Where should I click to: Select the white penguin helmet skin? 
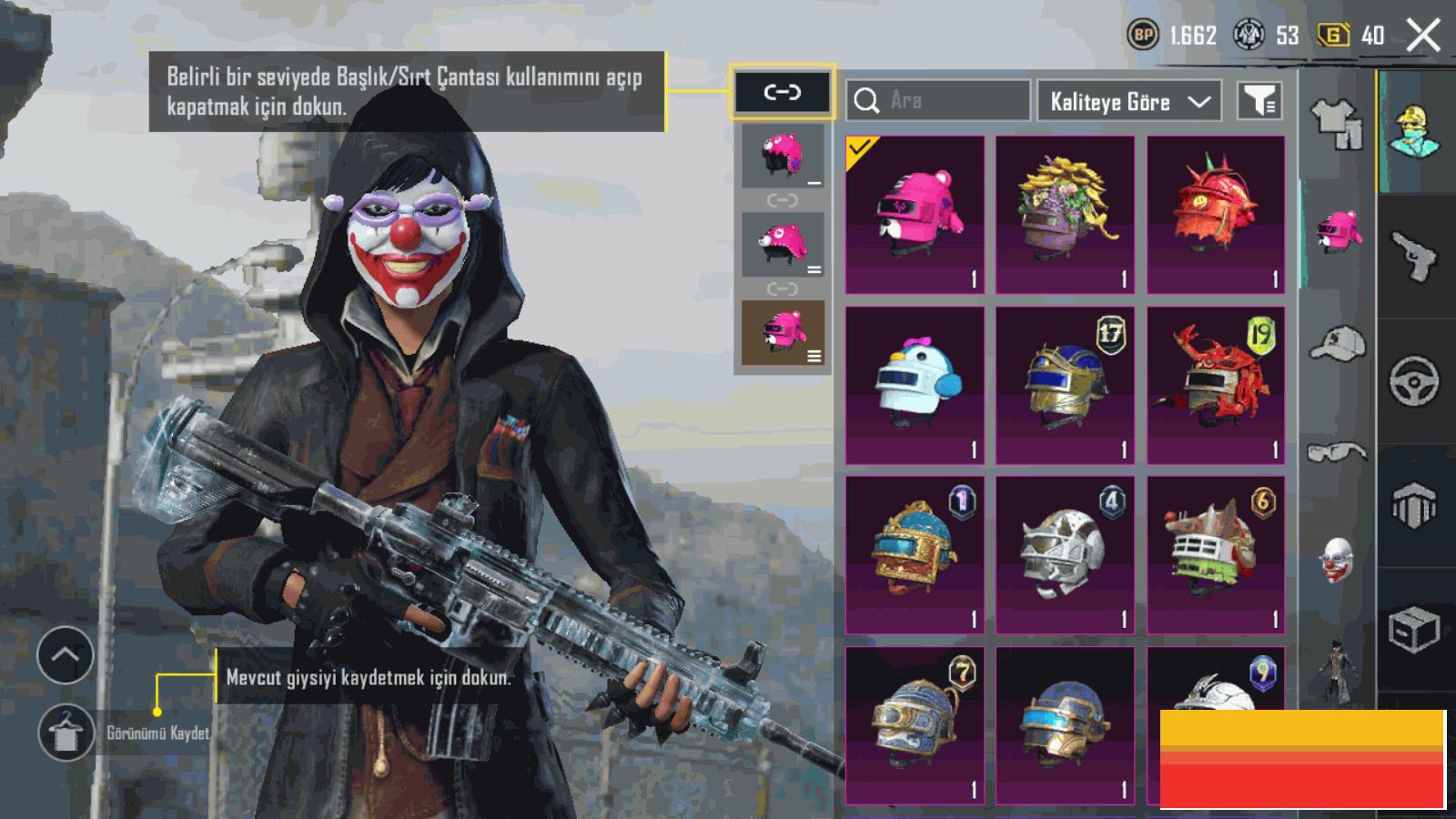tap(915, 386)
